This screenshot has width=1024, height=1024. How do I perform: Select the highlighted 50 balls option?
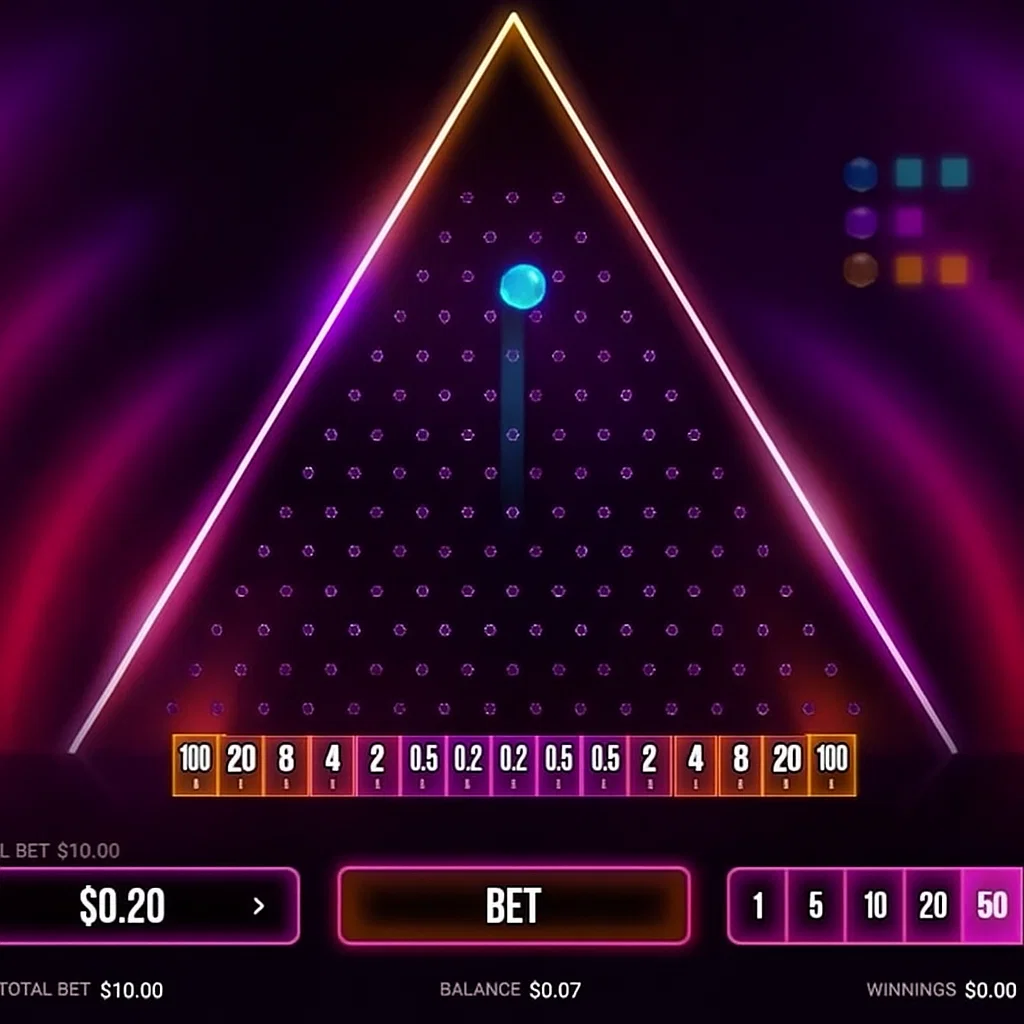pos(992,906)
